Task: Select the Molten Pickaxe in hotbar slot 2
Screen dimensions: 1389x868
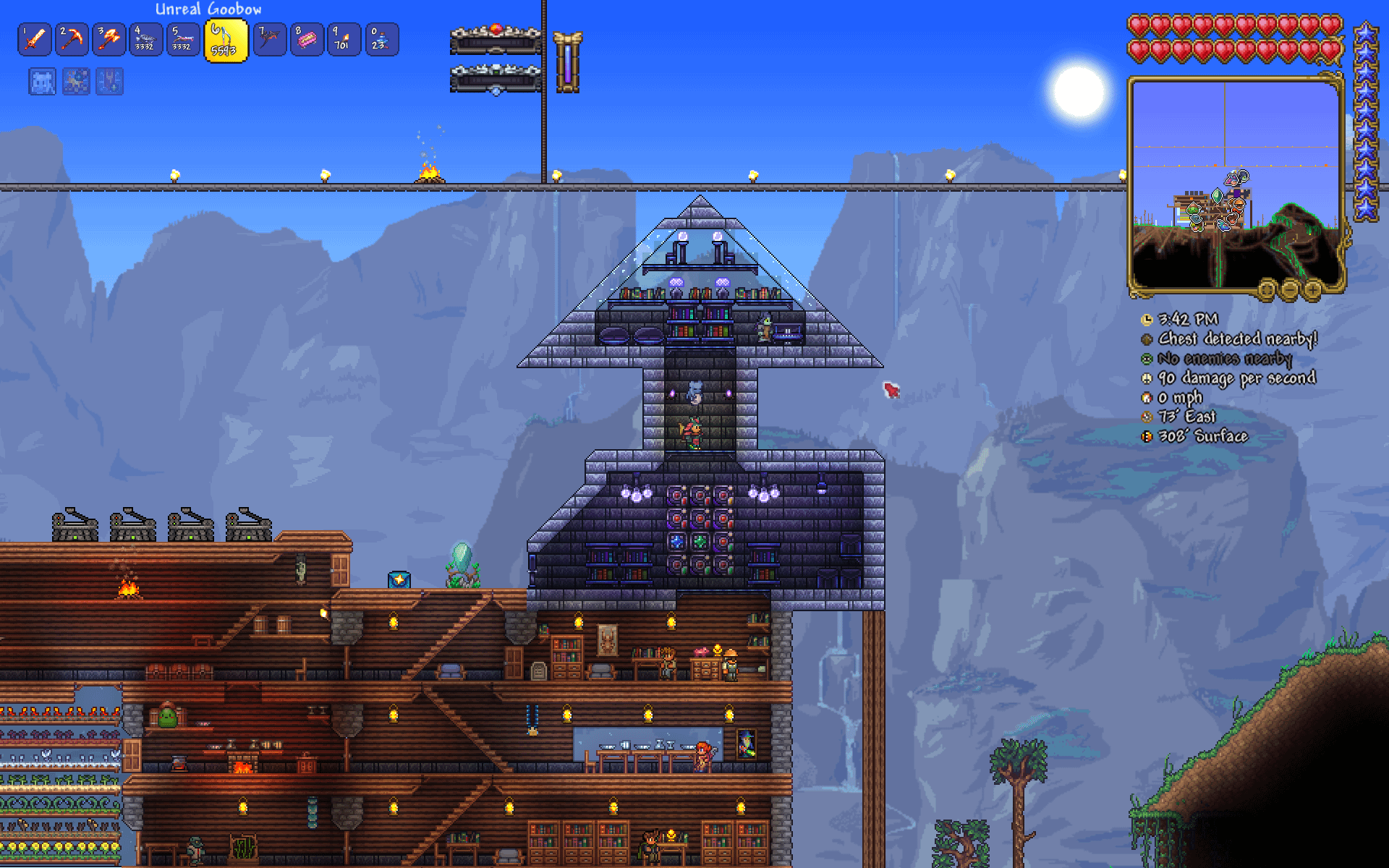Action: 72,40
